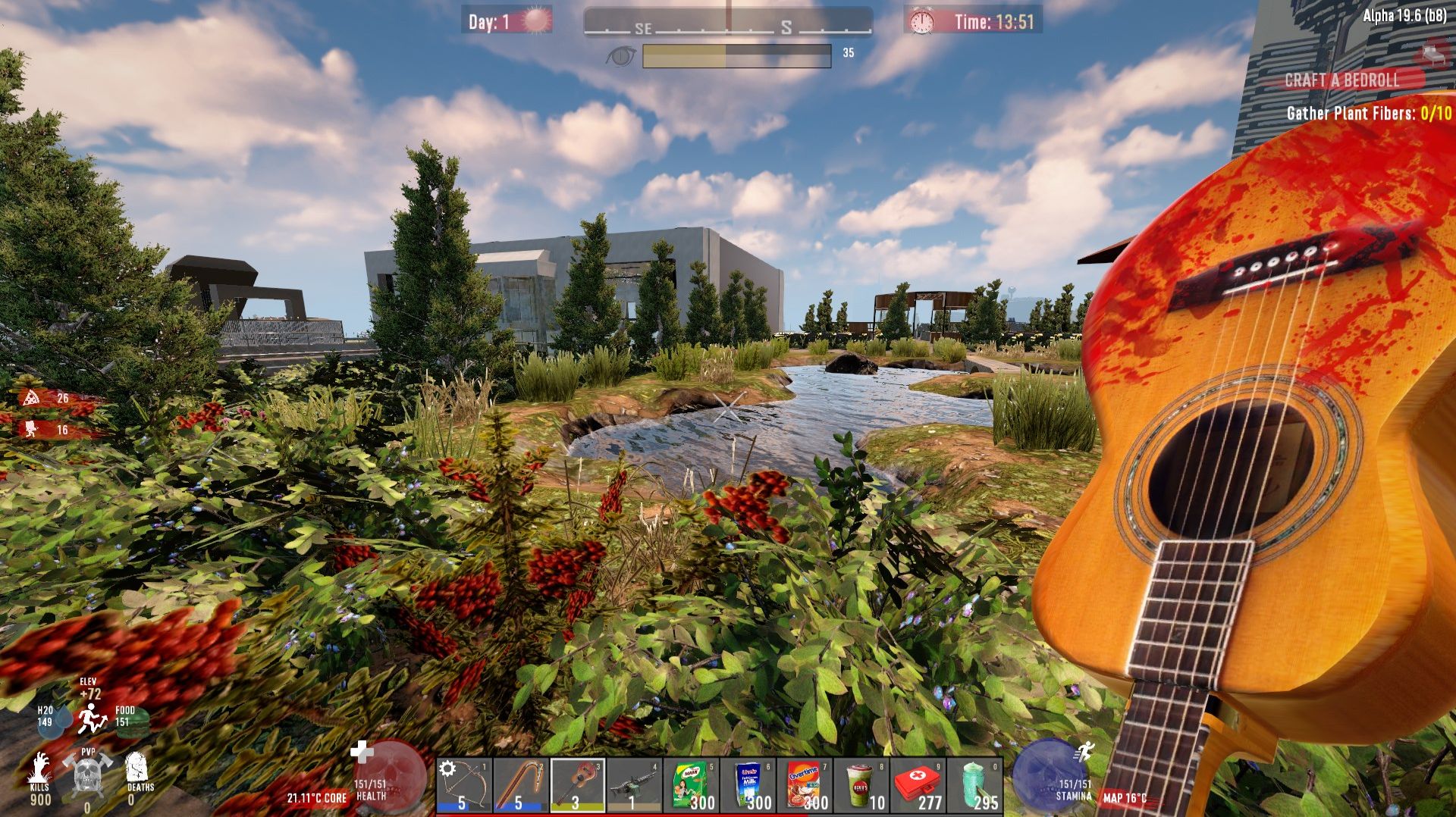Use the red first aid kit slot
Viewport: 1456px width, 817px height.
tap(918, 785)
